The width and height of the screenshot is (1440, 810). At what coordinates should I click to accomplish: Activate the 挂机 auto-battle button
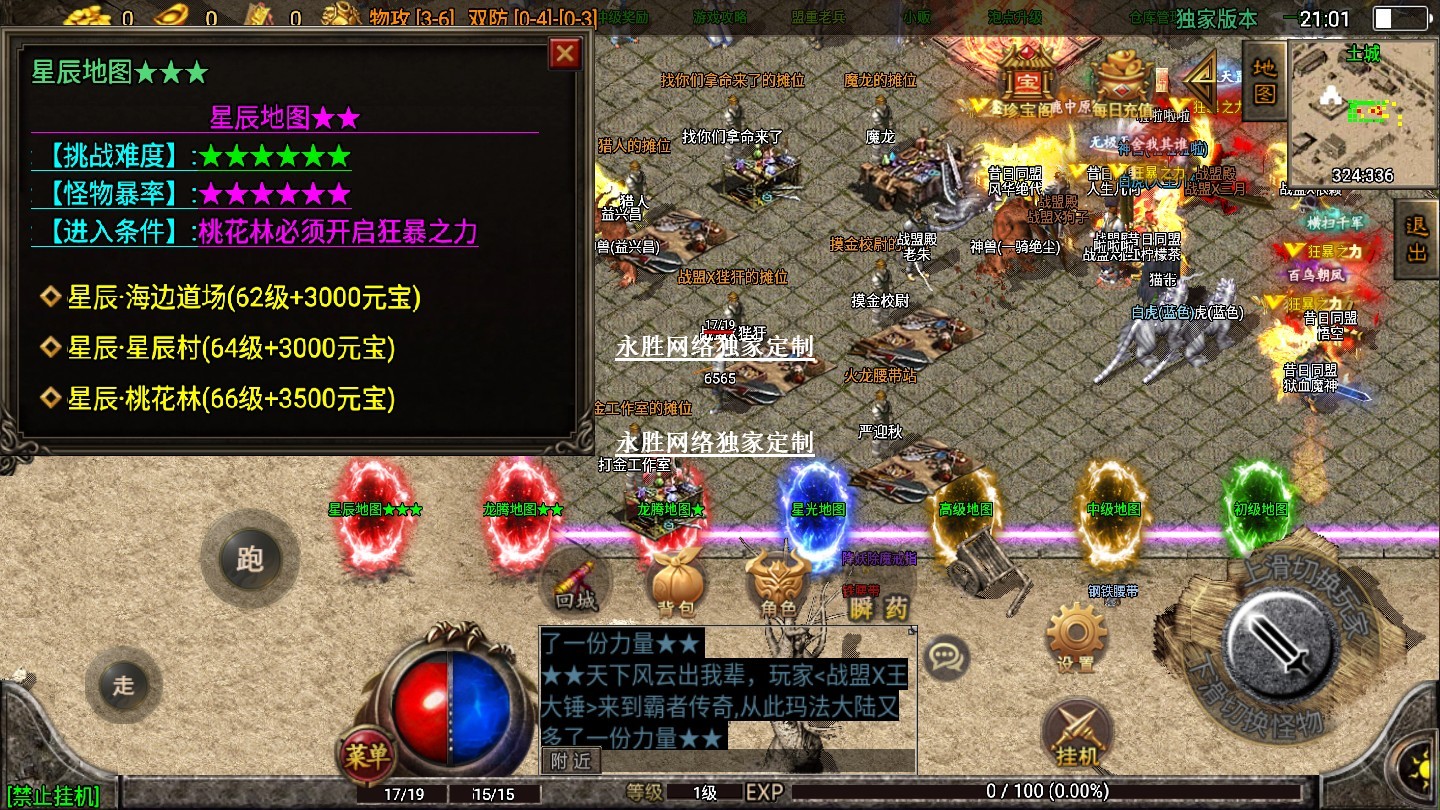point(1076,734)
